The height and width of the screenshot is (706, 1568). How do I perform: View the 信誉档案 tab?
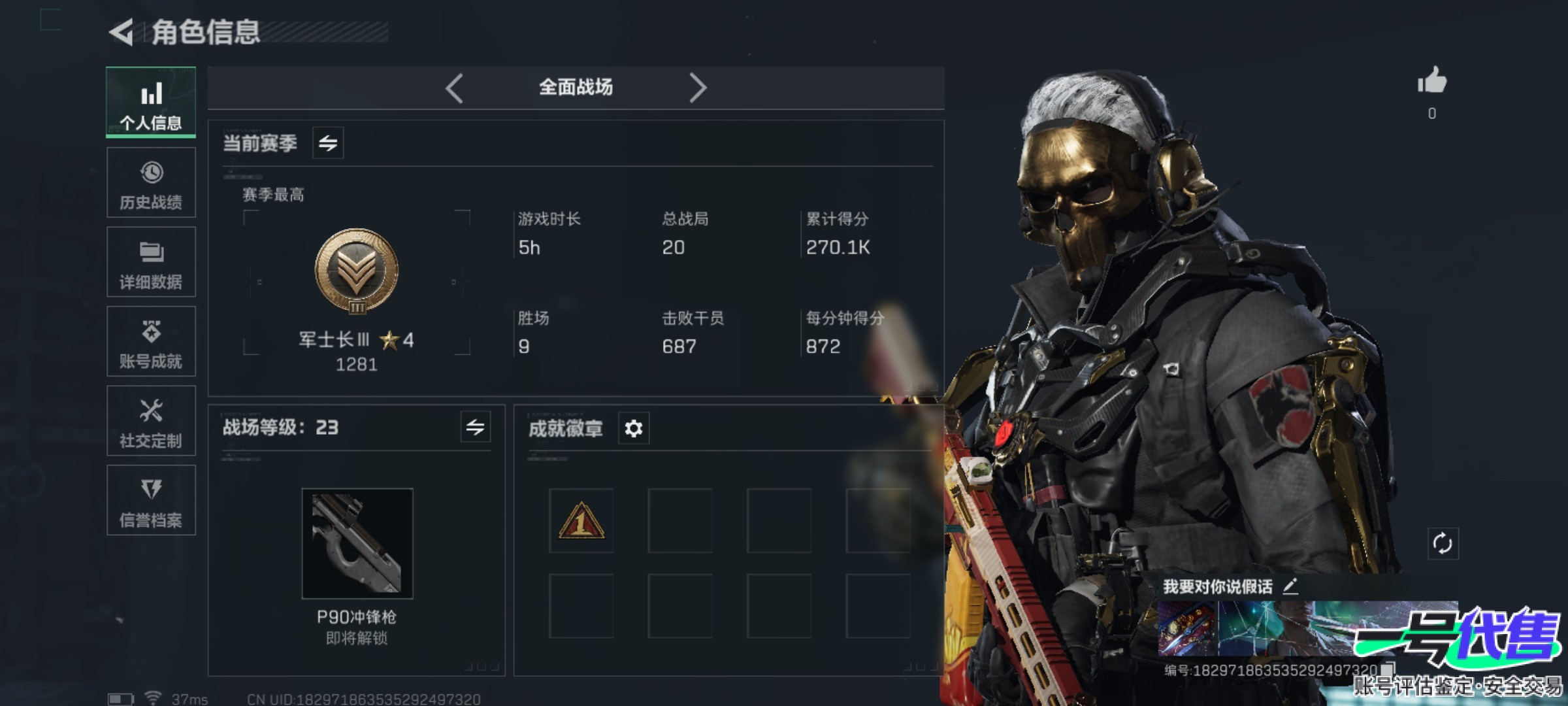[151, 501]
